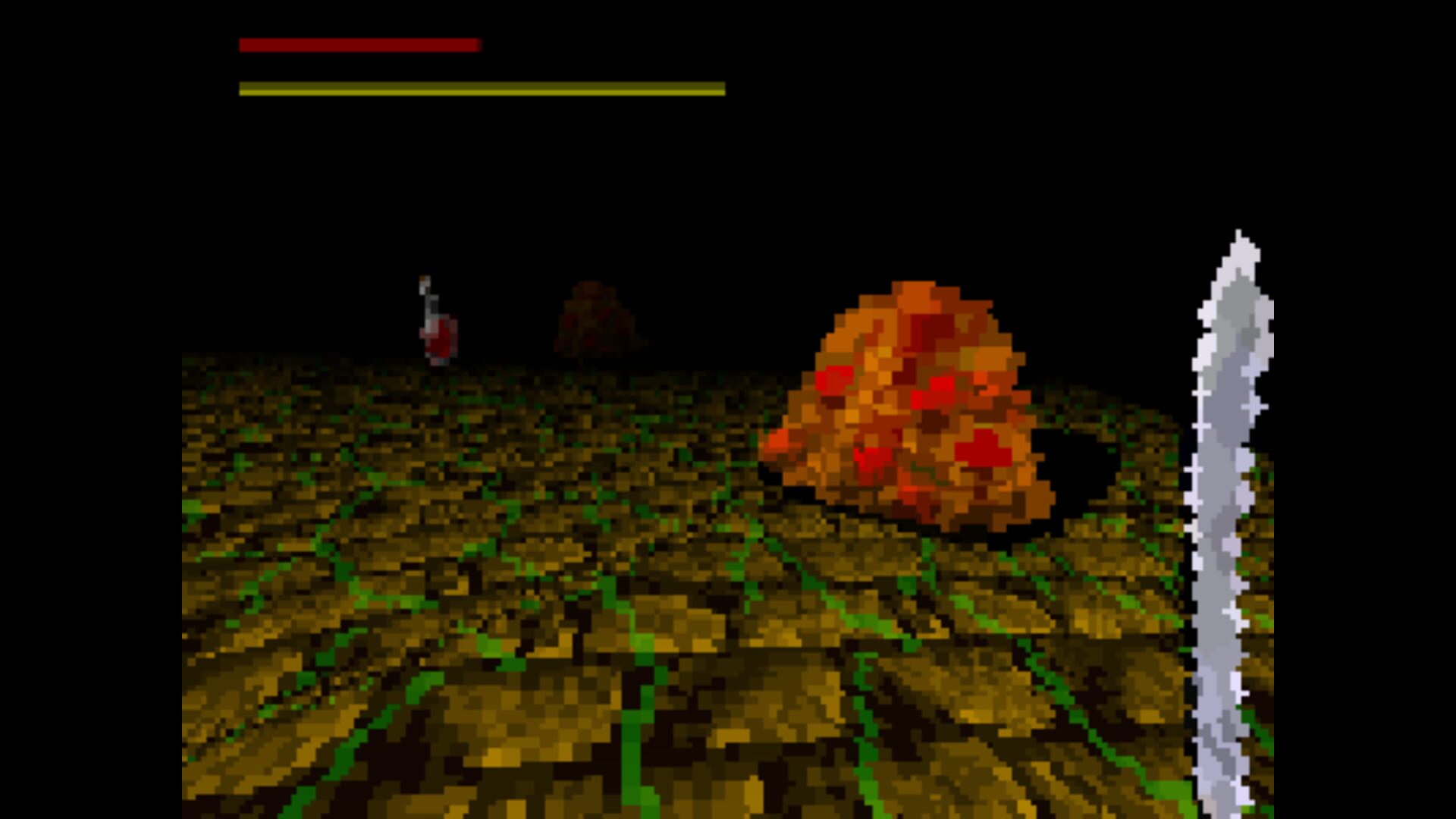The height and width of the screenshot is (819, 1456).
Task: Click the right end of the yellow bar
Action: 720,89
